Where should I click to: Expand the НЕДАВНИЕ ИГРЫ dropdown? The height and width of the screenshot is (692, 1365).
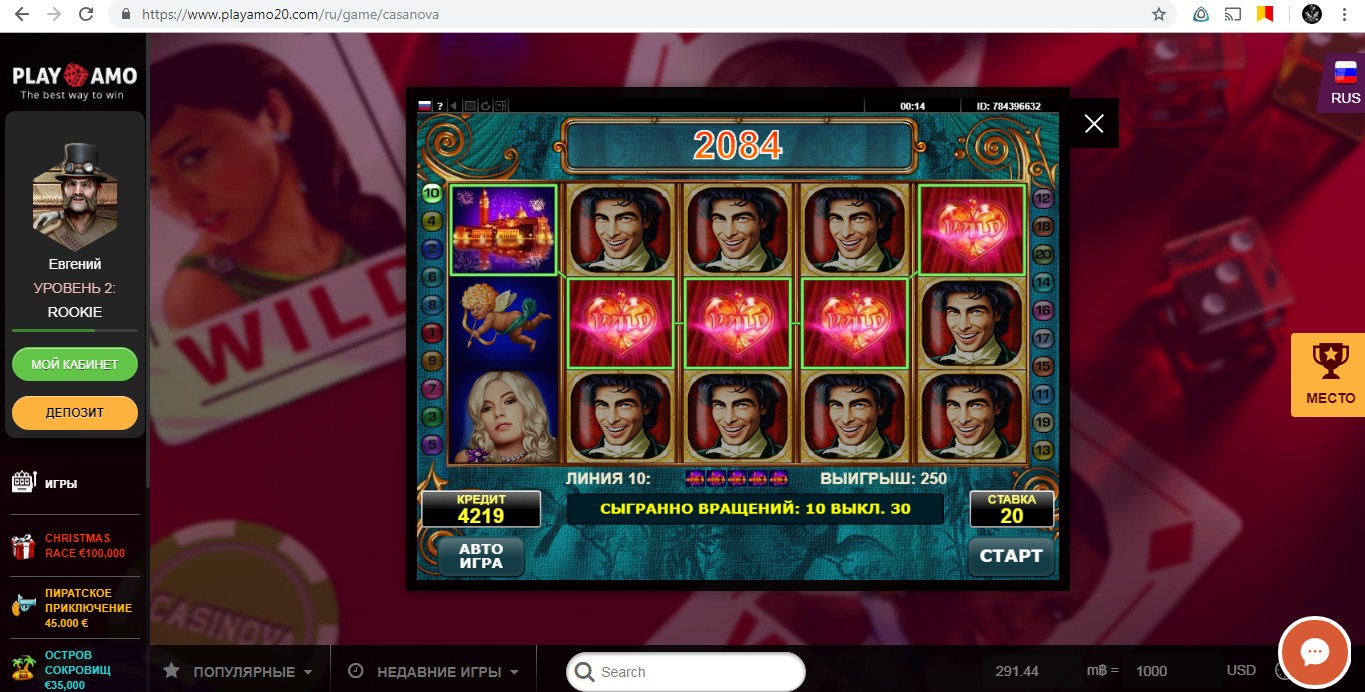(434, 672)
